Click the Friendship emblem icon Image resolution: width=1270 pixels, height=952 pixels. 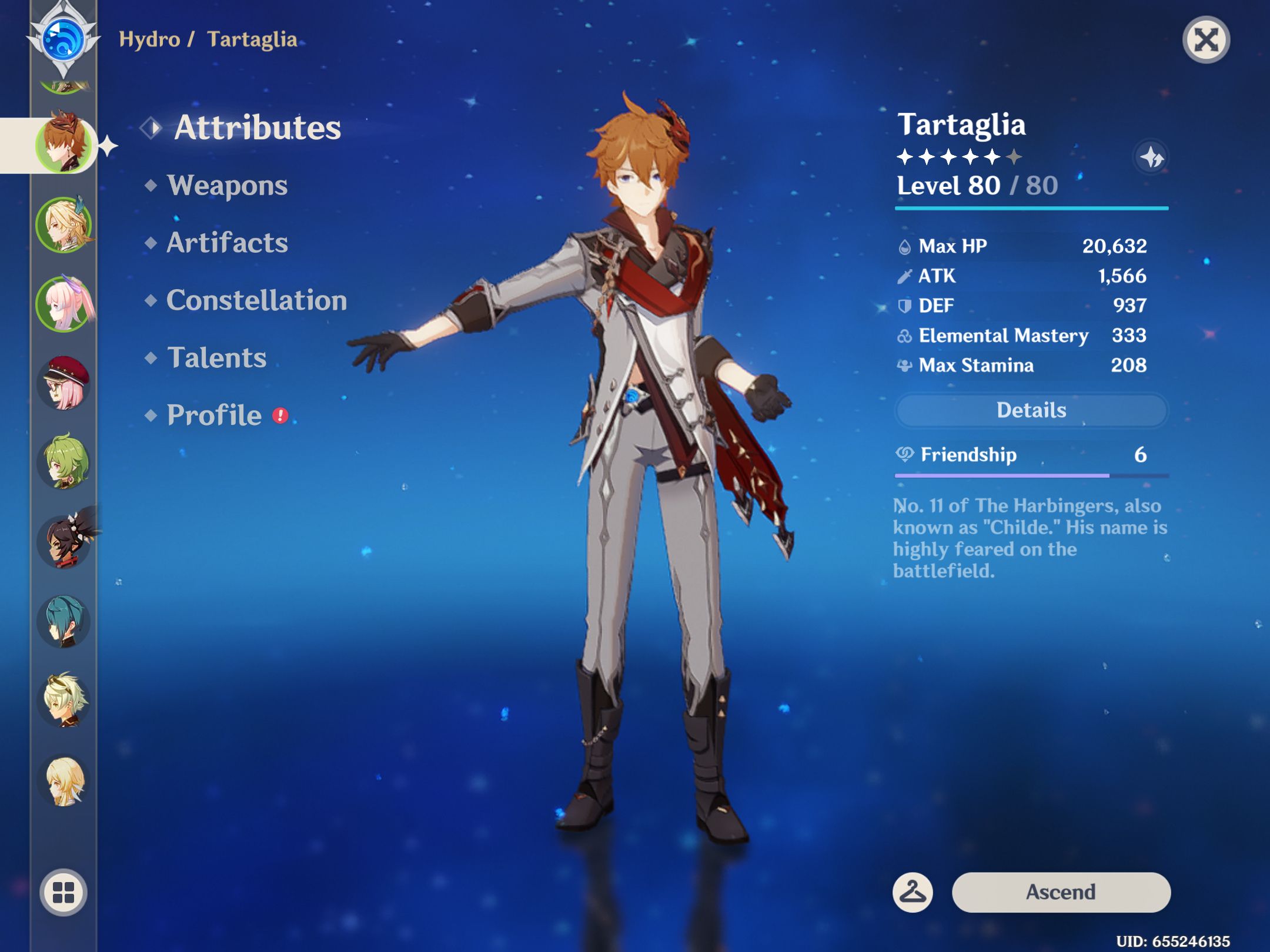[x=904, y=454]
